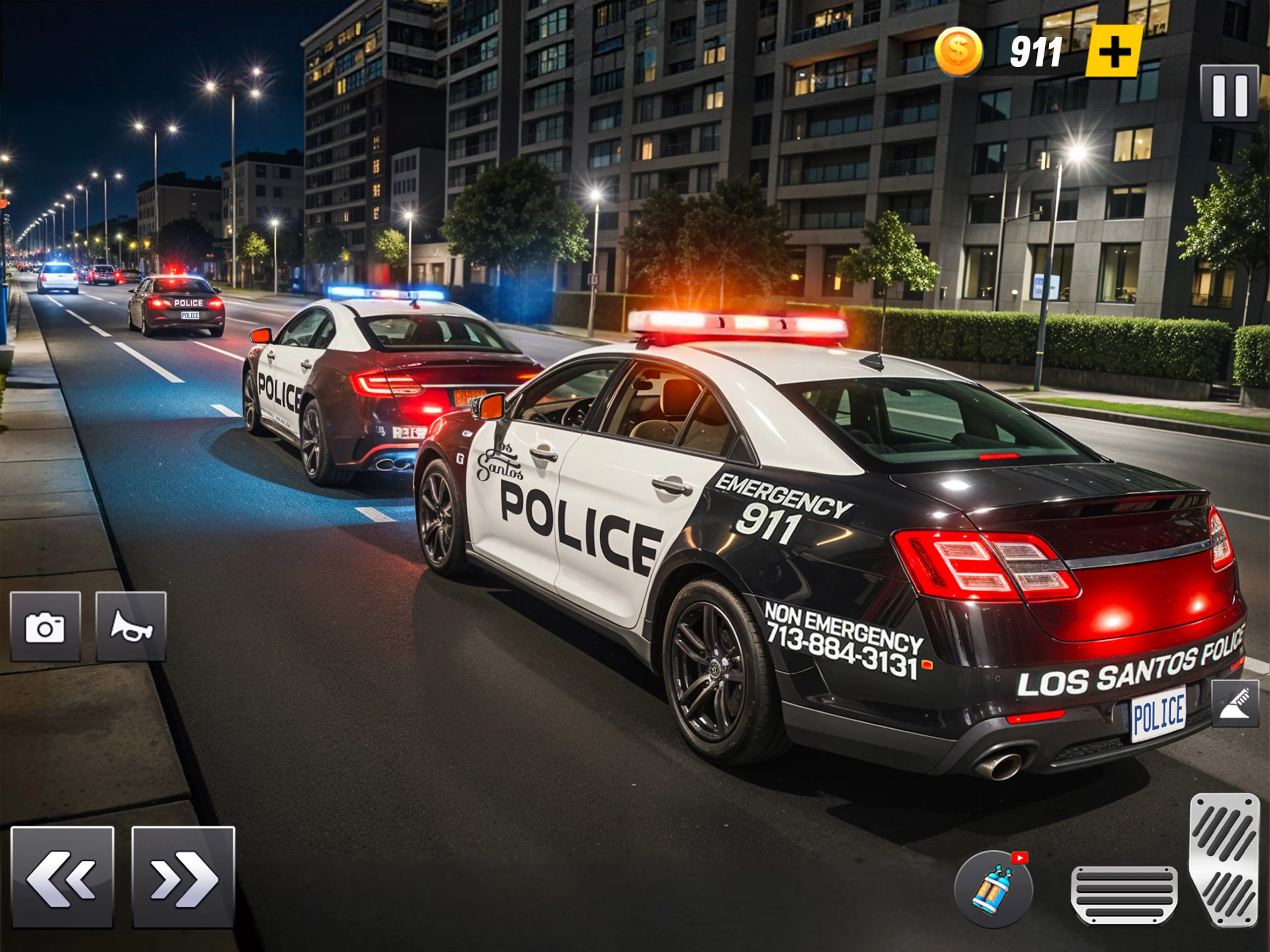This screenshot has width=1270, height=952.
Task: Add coins with the yellow plus button
Action: tap(1113, 52)
